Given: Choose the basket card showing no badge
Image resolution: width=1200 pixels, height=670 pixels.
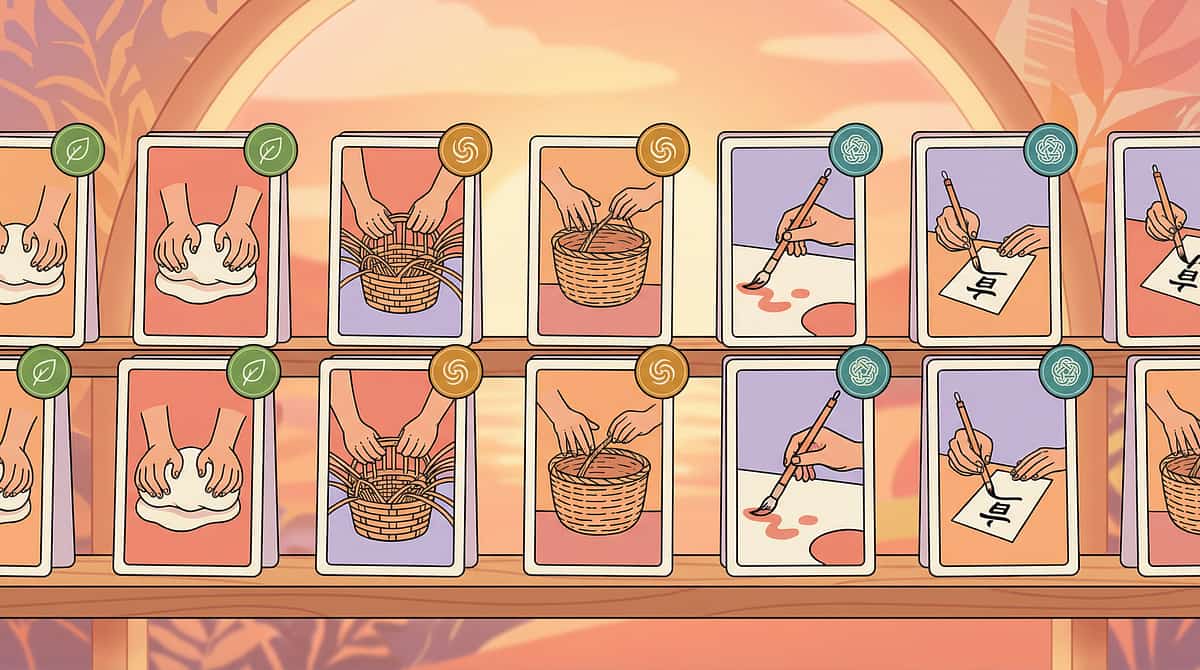Looking at the screenshot, I should pos(1172,468).
